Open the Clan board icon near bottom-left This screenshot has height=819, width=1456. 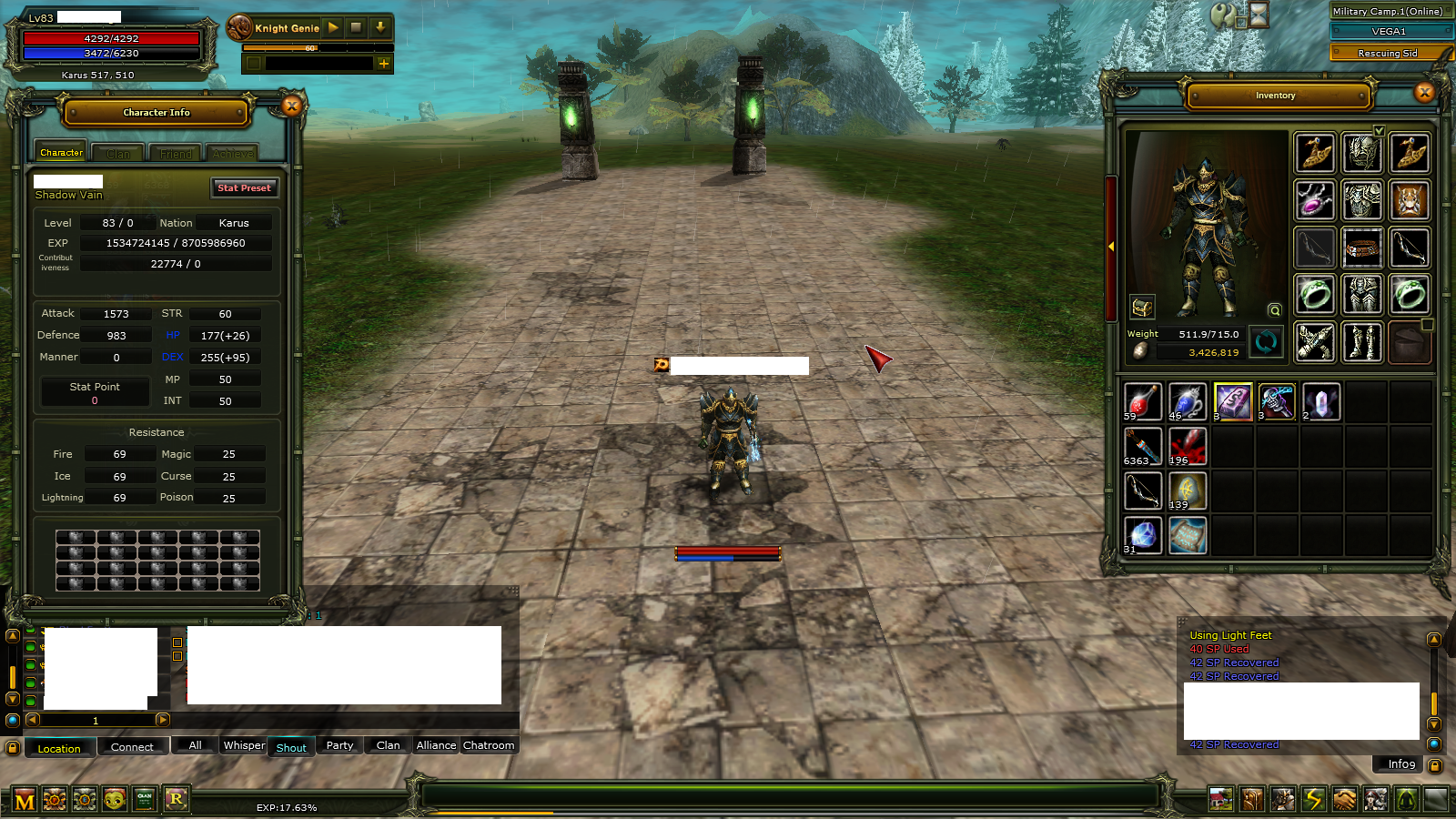145,799
